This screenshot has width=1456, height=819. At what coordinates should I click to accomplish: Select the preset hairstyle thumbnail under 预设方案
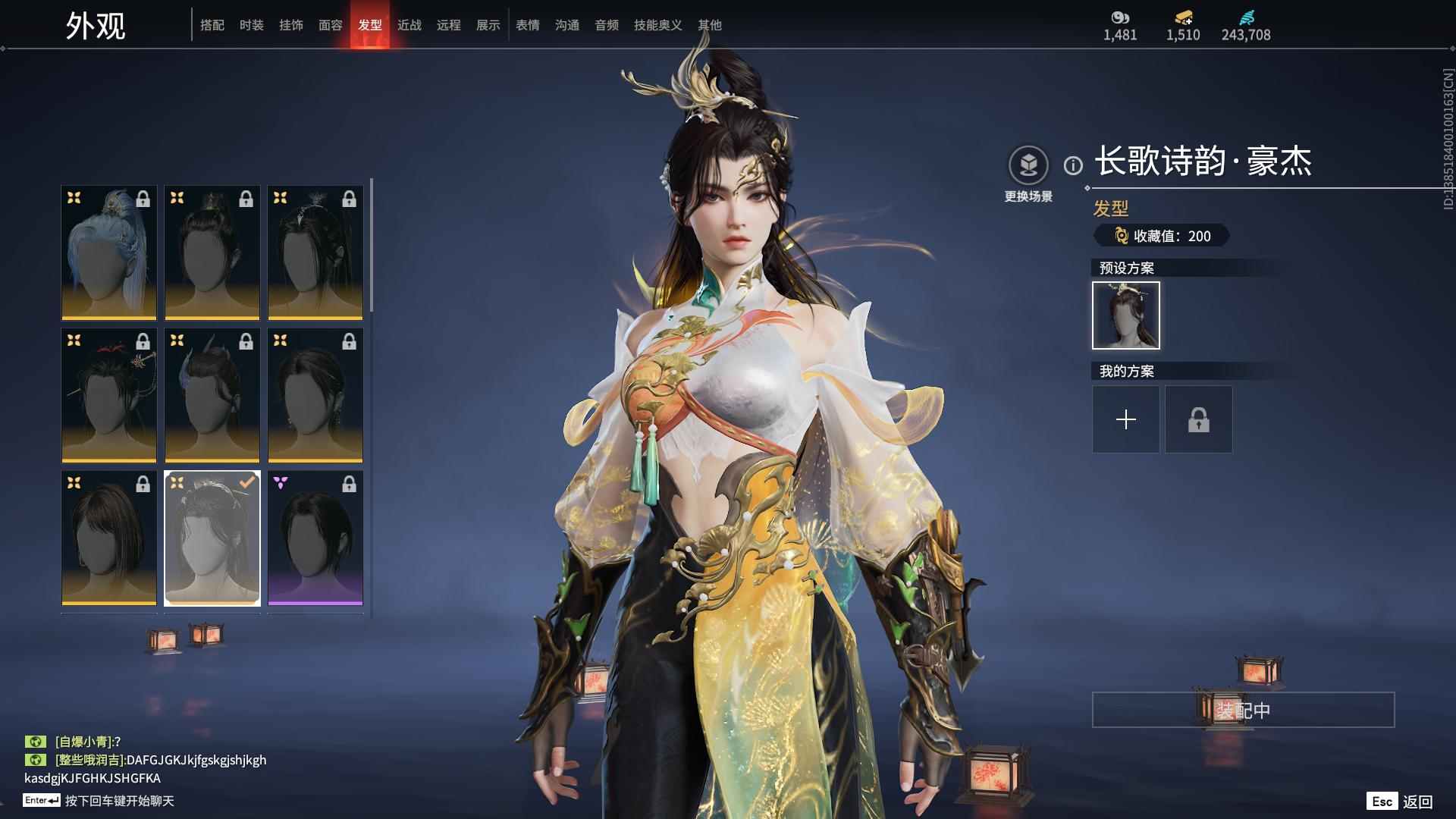[x=1125, y=315]
